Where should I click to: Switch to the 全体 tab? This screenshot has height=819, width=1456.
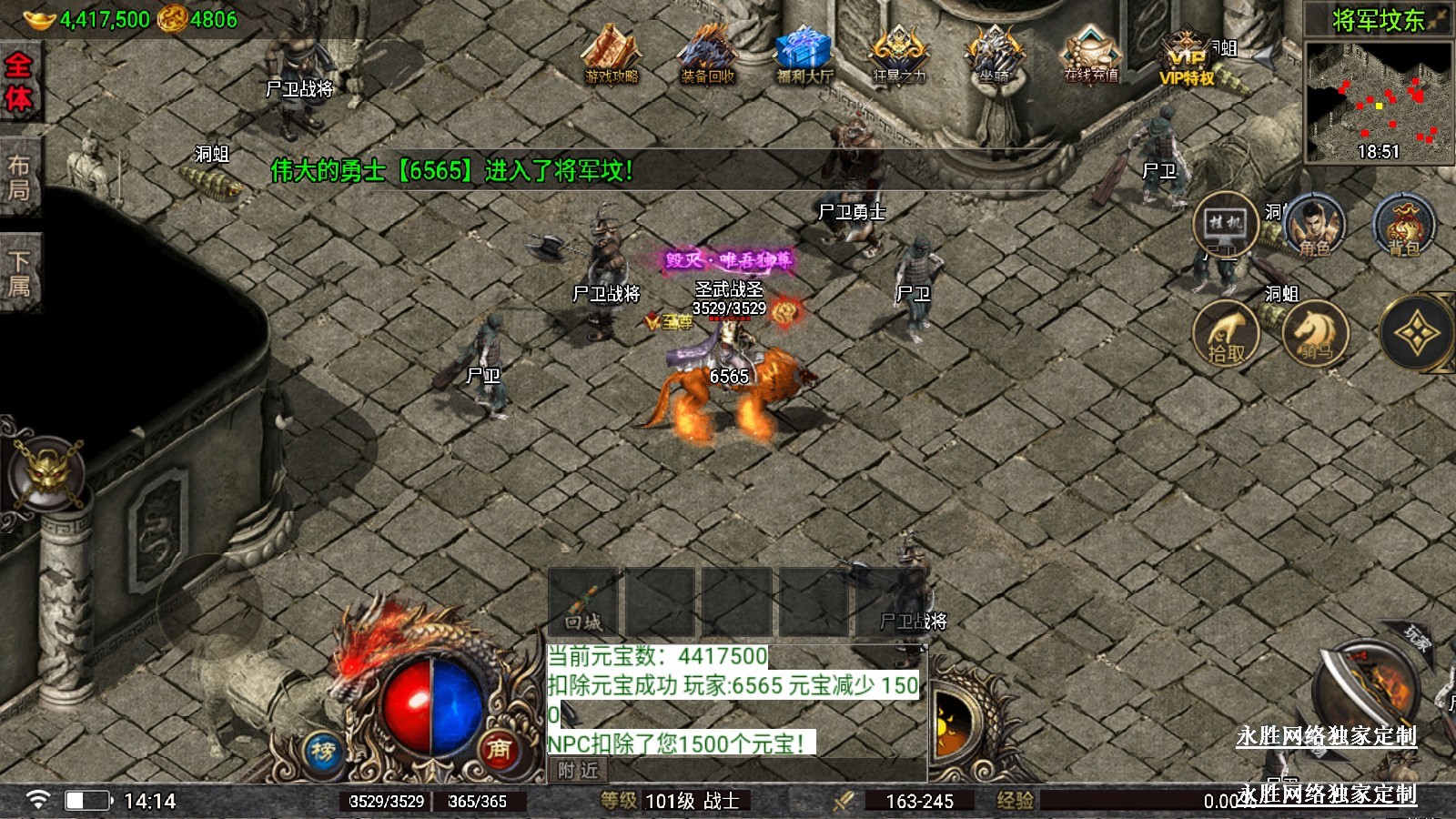(19, 82)
